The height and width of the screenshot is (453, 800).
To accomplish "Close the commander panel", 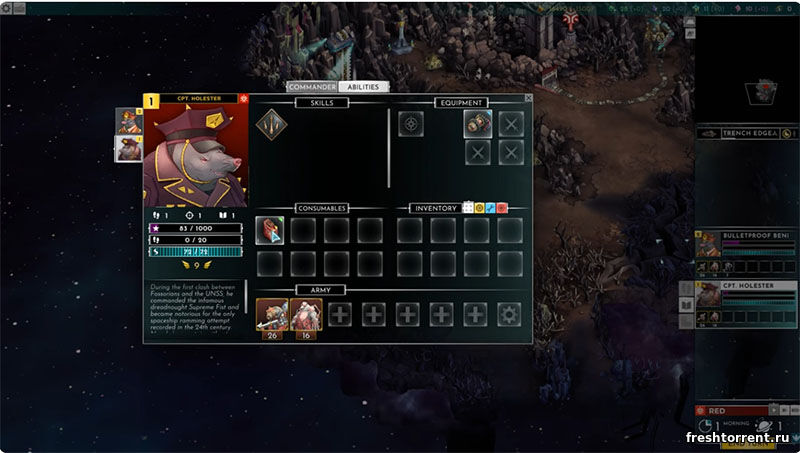I will pos(528,98).
